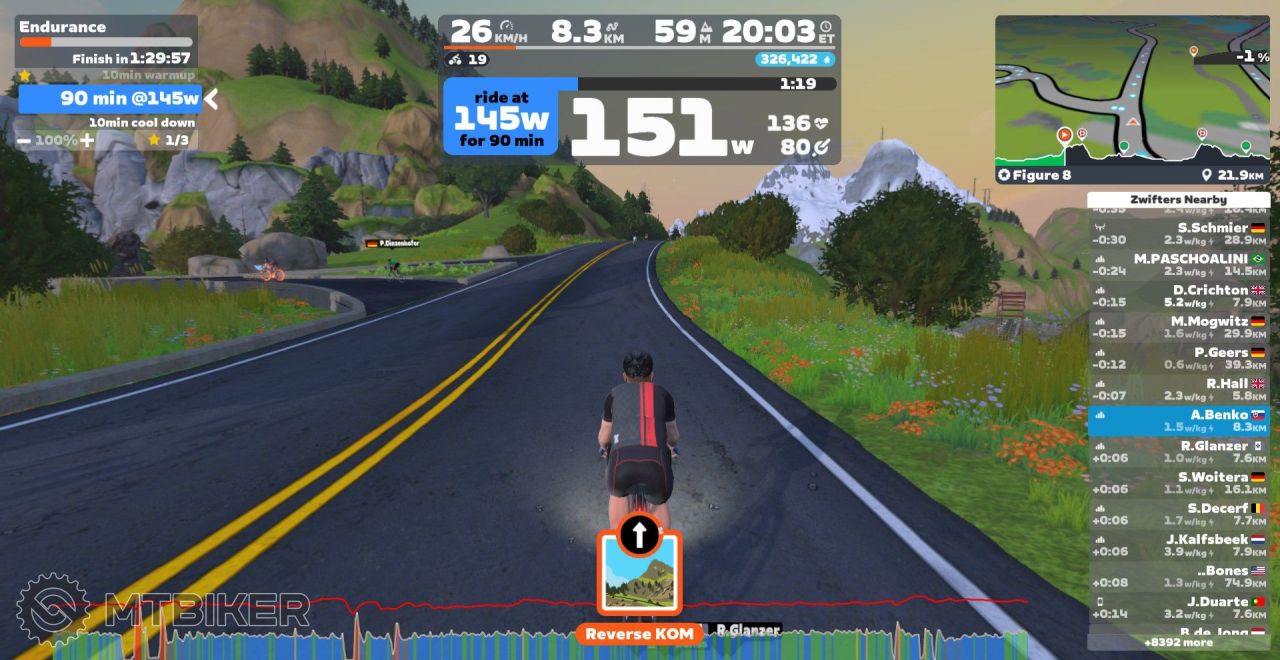Viewport: 1280px width, 660px height.
Task: Select rider S.Decerf in the list
Action: [x=1178, y=513]
